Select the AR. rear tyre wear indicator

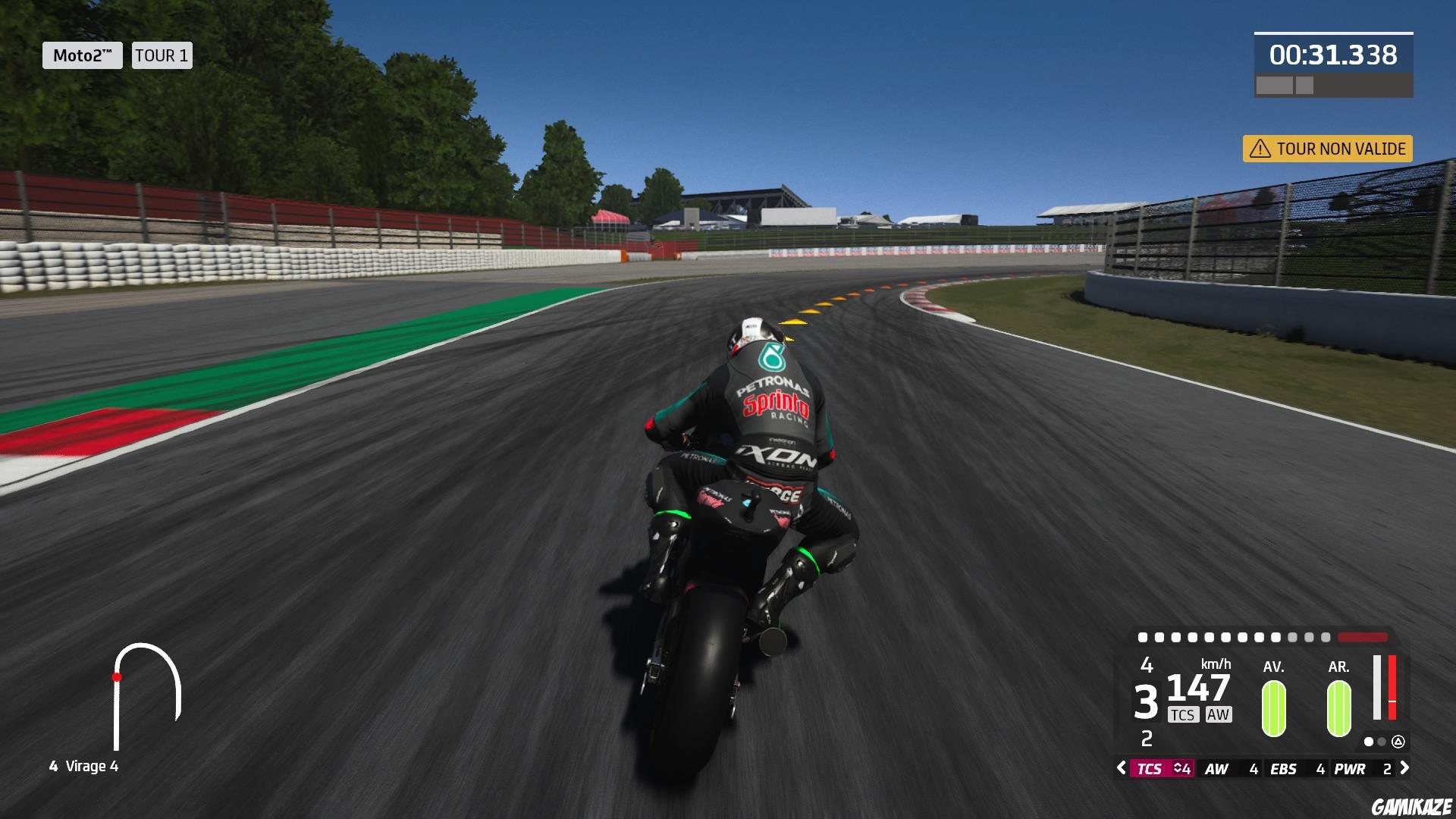pyautogui.click(x=1338, y=709)
